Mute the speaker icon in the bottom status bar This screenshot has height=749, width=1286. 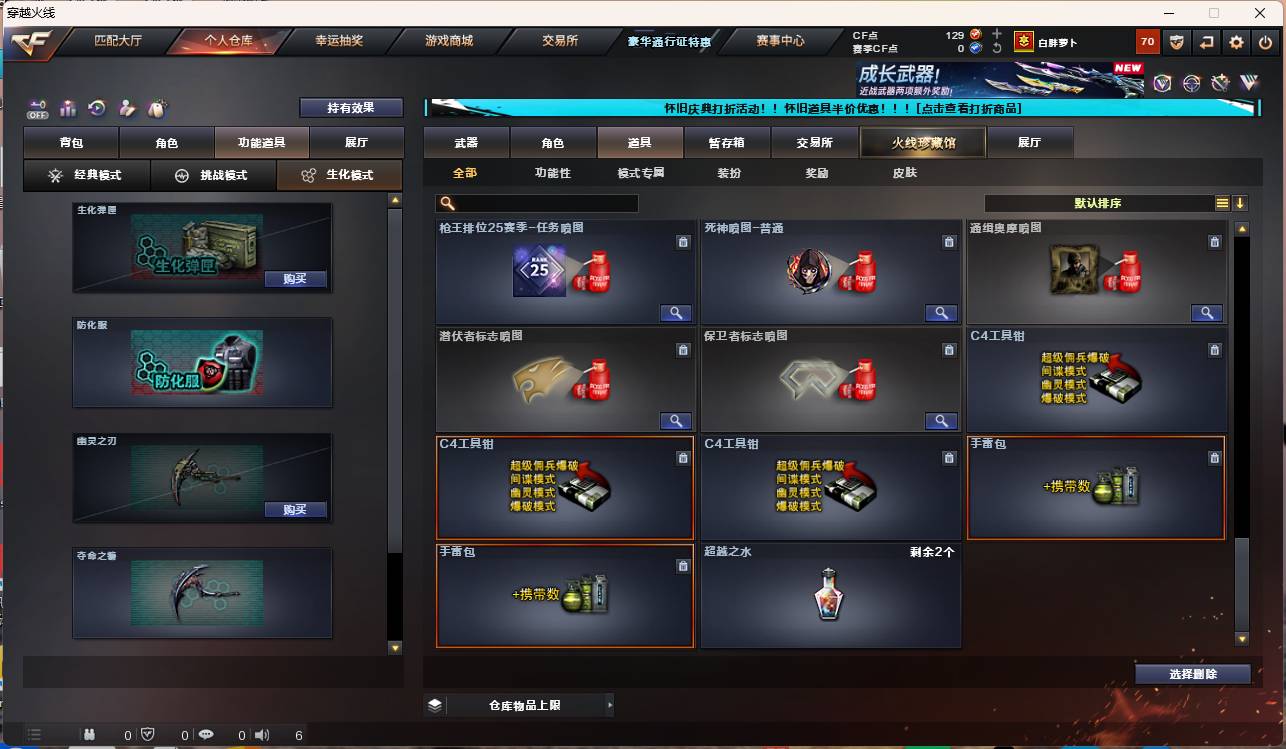261,735
